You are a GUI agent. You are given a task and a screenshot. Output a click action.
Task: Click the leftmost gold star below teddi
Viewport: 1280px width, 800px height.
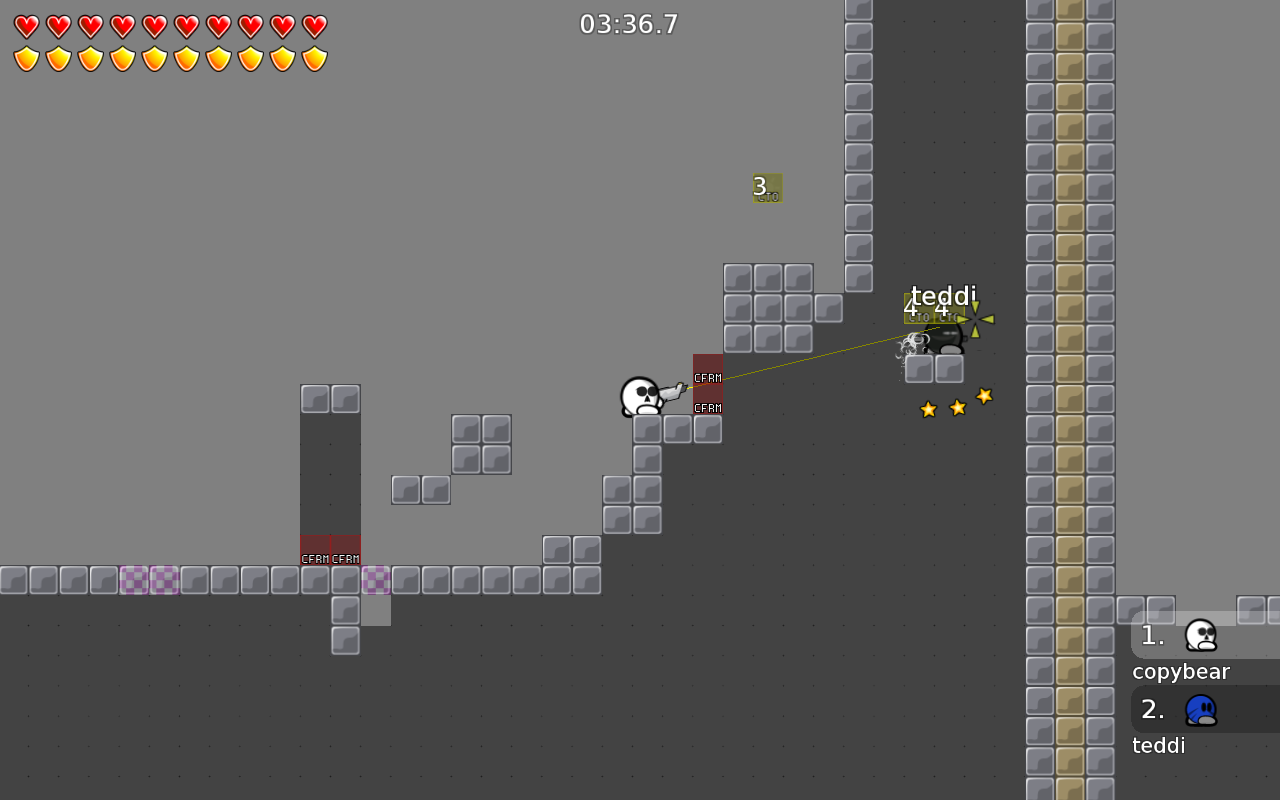[927, 408]
